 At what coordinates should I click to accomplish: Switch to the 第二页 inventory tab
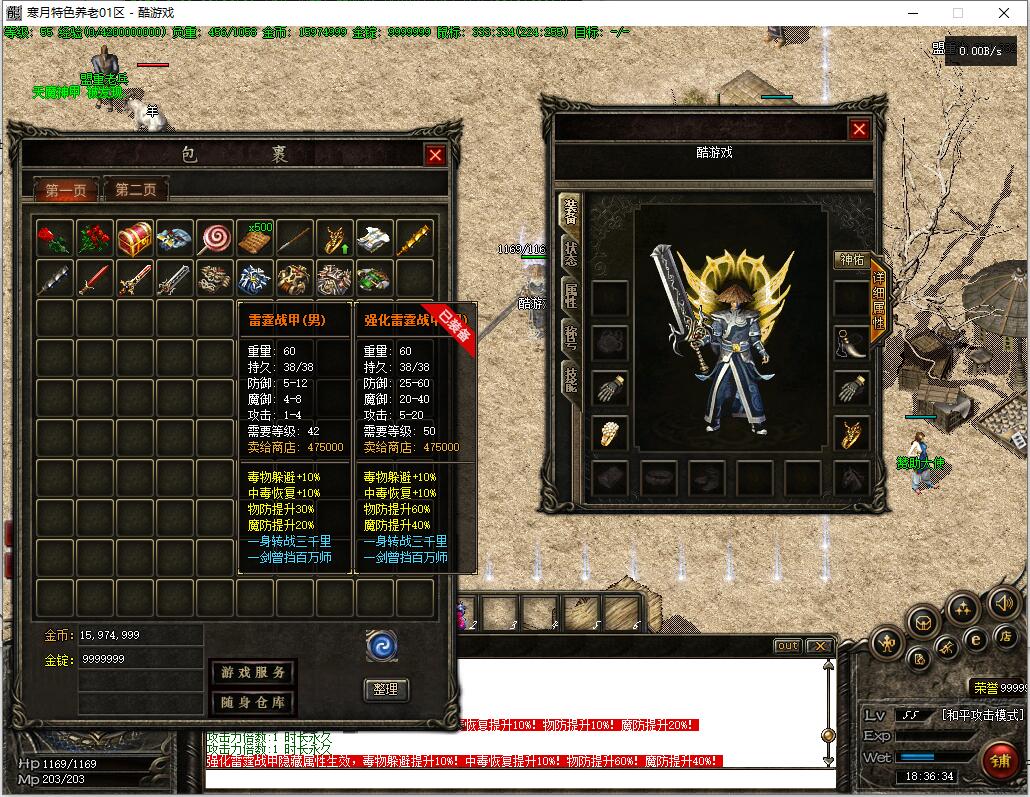pos(136,189)
